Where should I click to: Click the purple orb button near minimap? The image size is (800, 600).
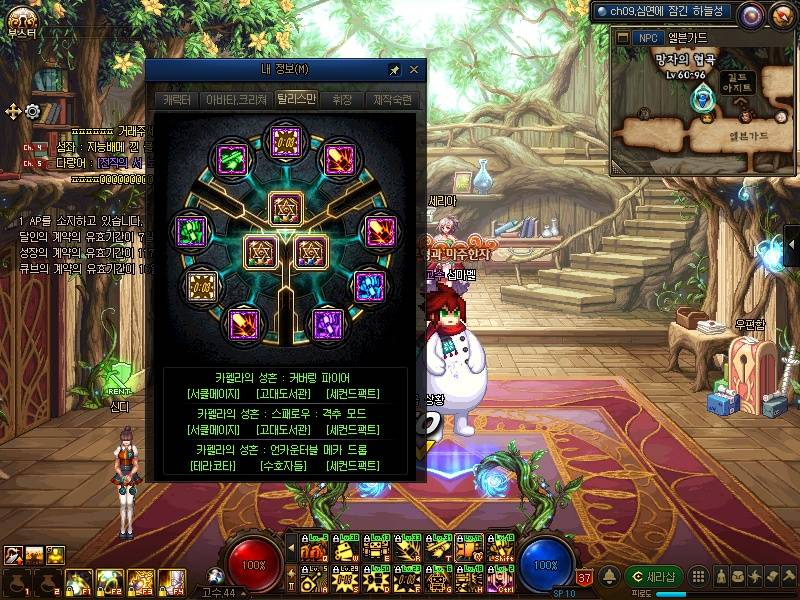749,13
